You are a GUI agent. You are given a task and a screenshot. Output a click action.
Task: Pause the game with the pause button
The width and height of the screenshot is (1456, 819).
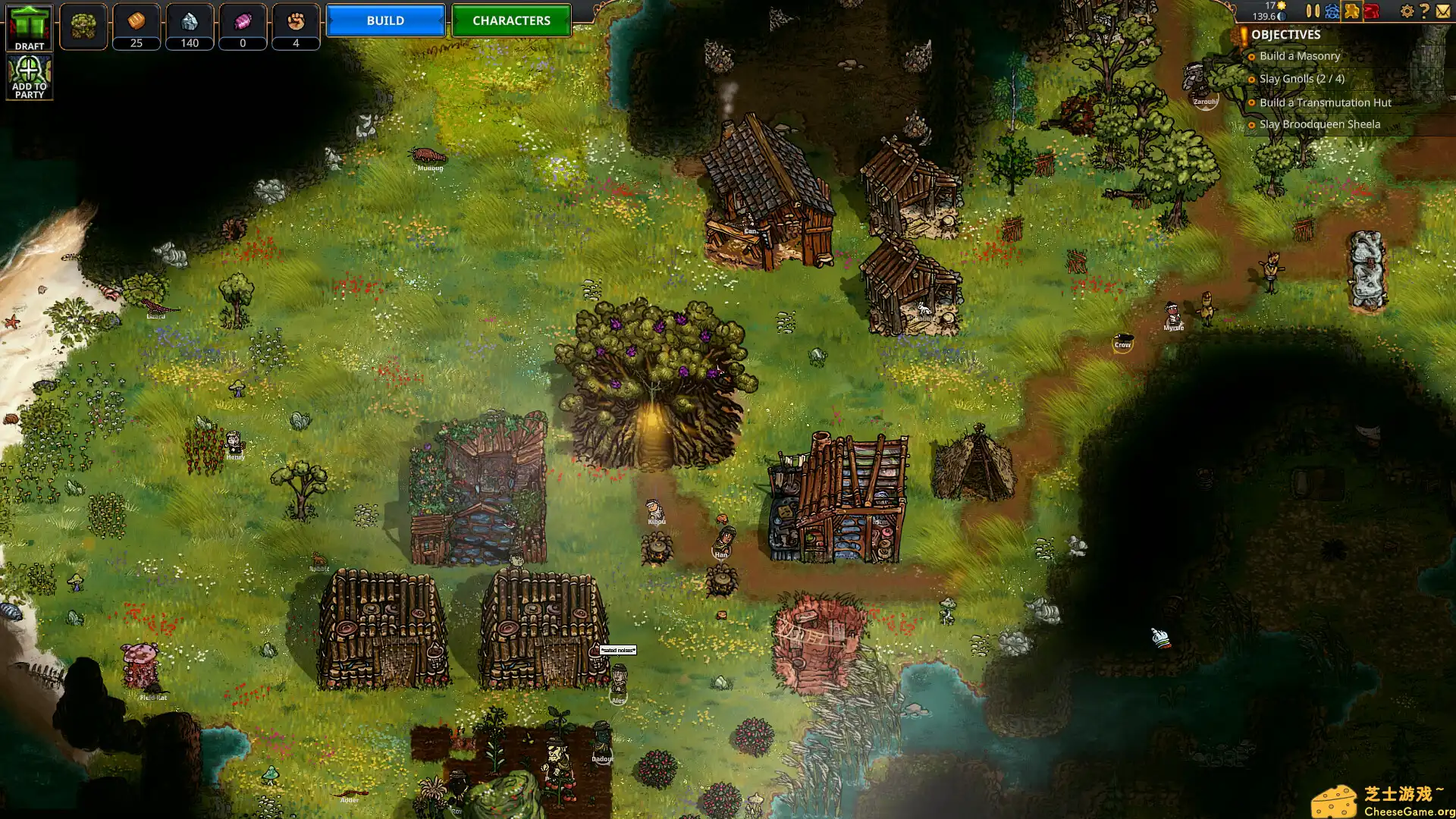[1313, 11]
